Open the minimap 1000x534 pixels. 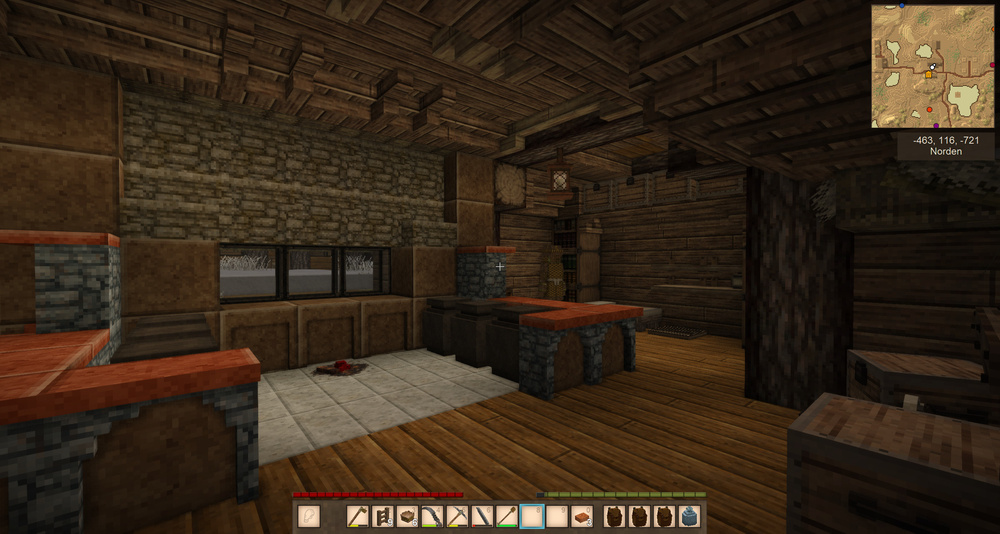coord(932,66)
